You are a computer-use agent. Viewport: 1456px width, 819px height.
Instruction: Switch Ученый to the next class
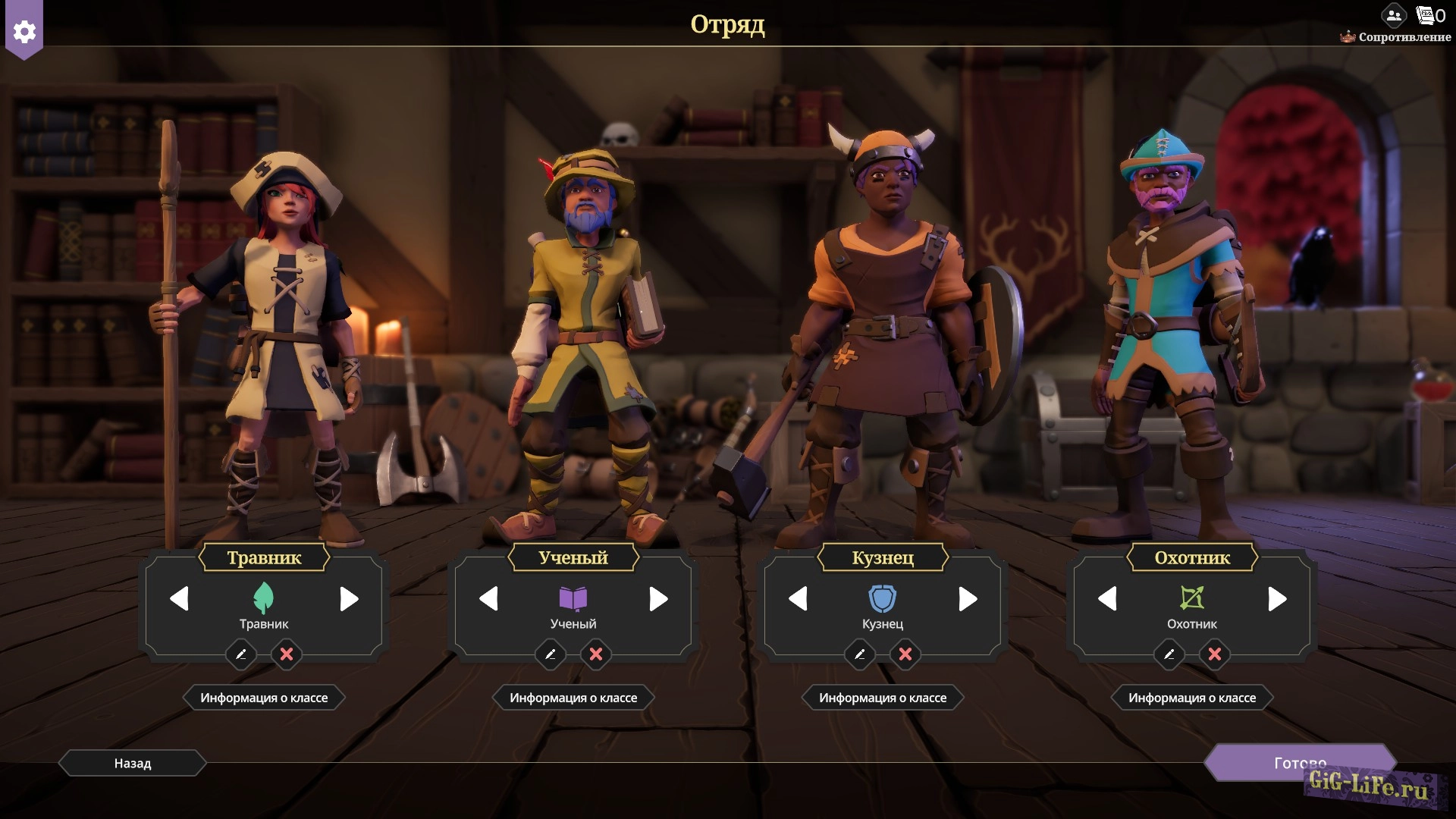click(658, 599)
